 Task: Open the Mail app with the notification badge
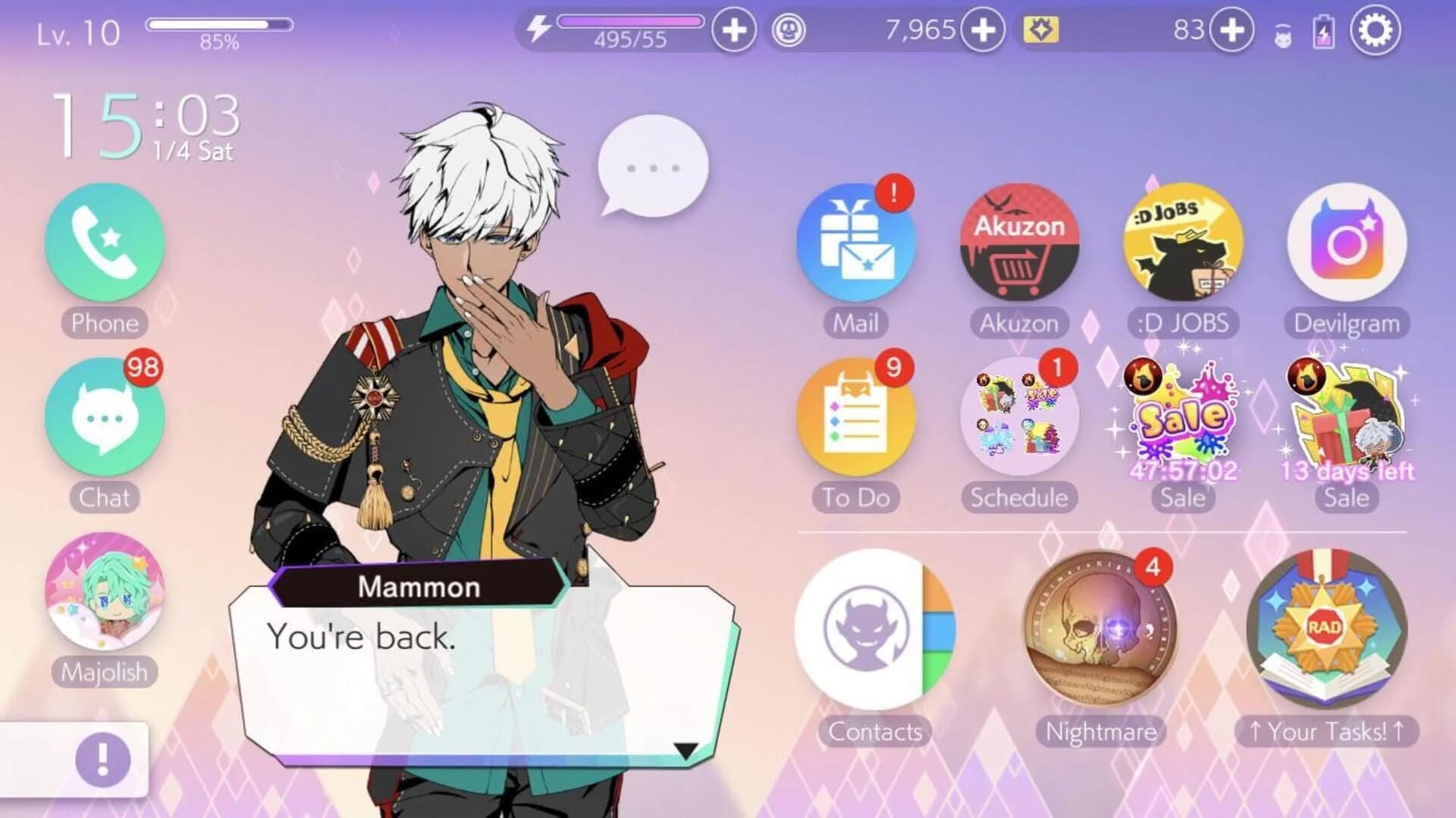[855, 243]
